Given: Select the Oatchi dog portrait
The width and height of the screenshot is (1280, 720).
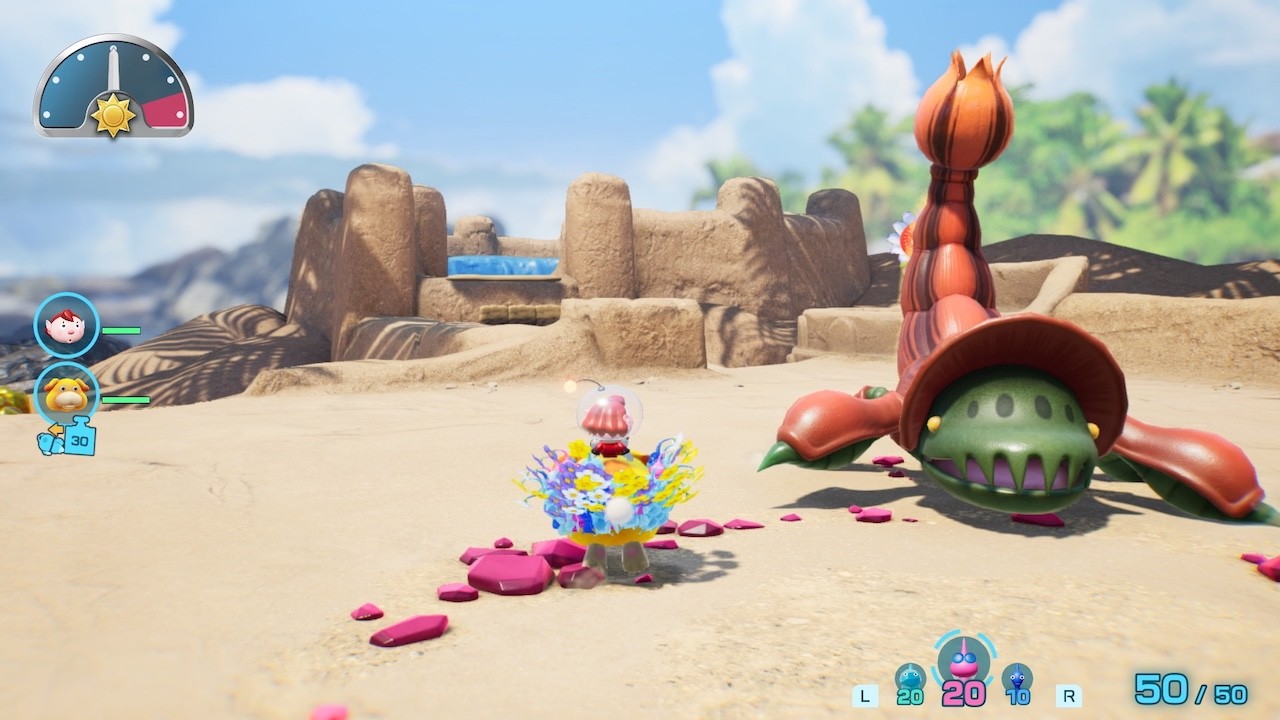Looking at the screenshot, I should (67, 394).
